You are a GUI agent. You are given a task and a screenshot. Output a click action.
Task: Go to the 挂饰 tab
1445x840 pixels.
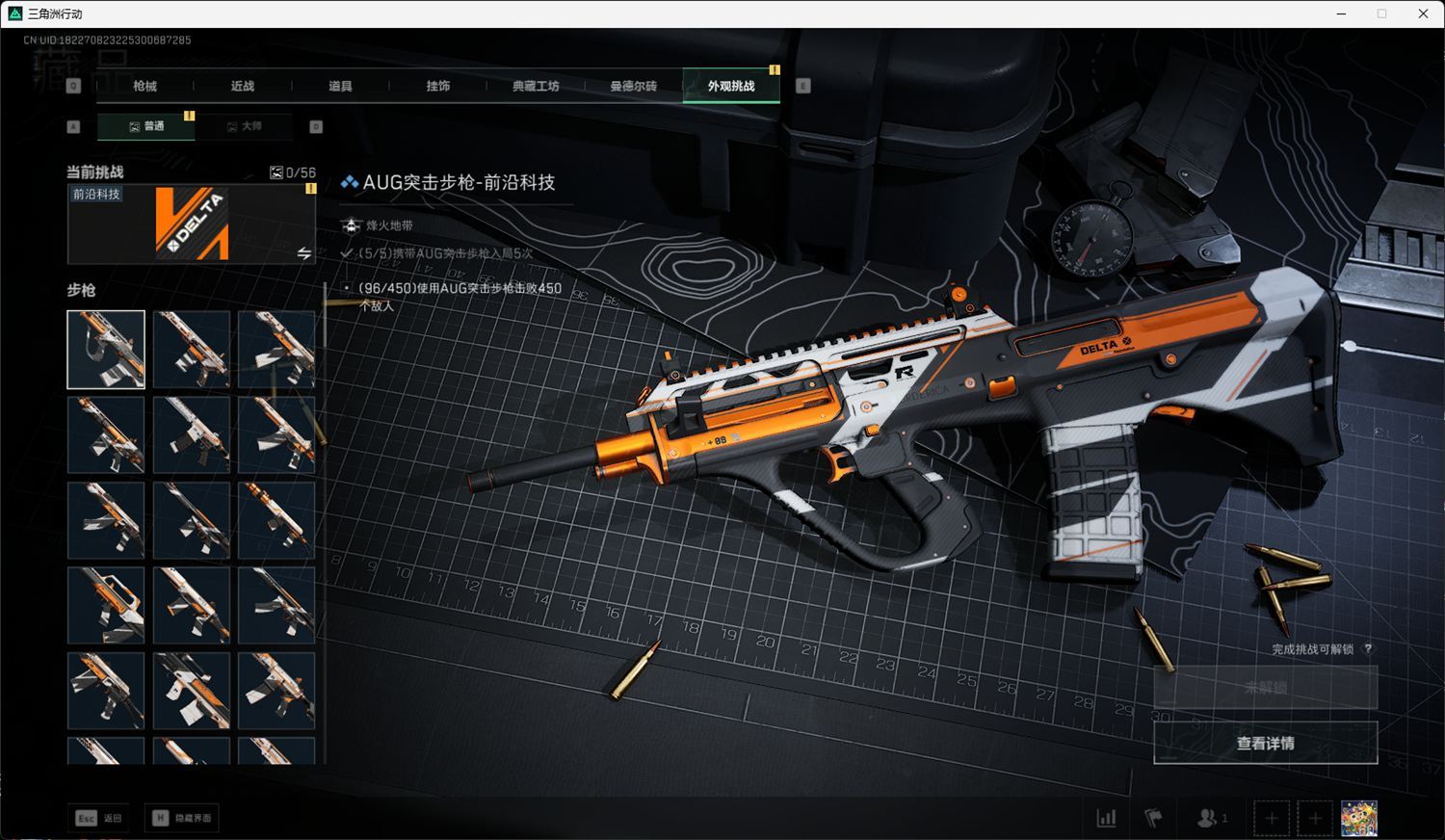[x=438, y=86]
